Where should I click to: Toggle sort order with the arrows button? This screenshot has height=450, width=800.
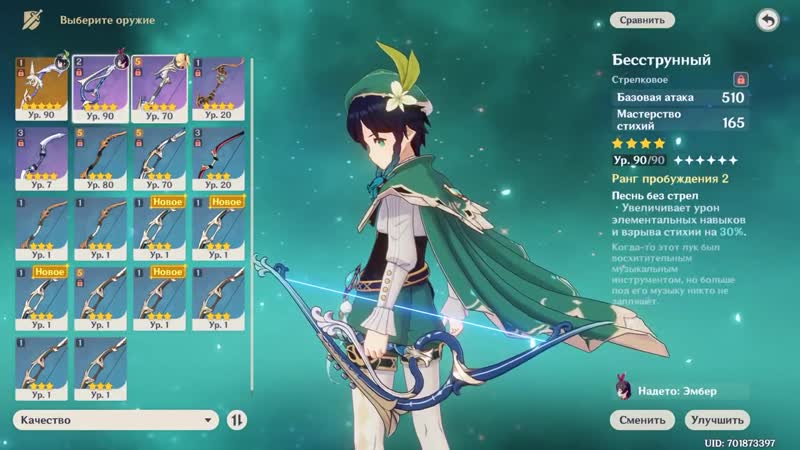[237, 420]
